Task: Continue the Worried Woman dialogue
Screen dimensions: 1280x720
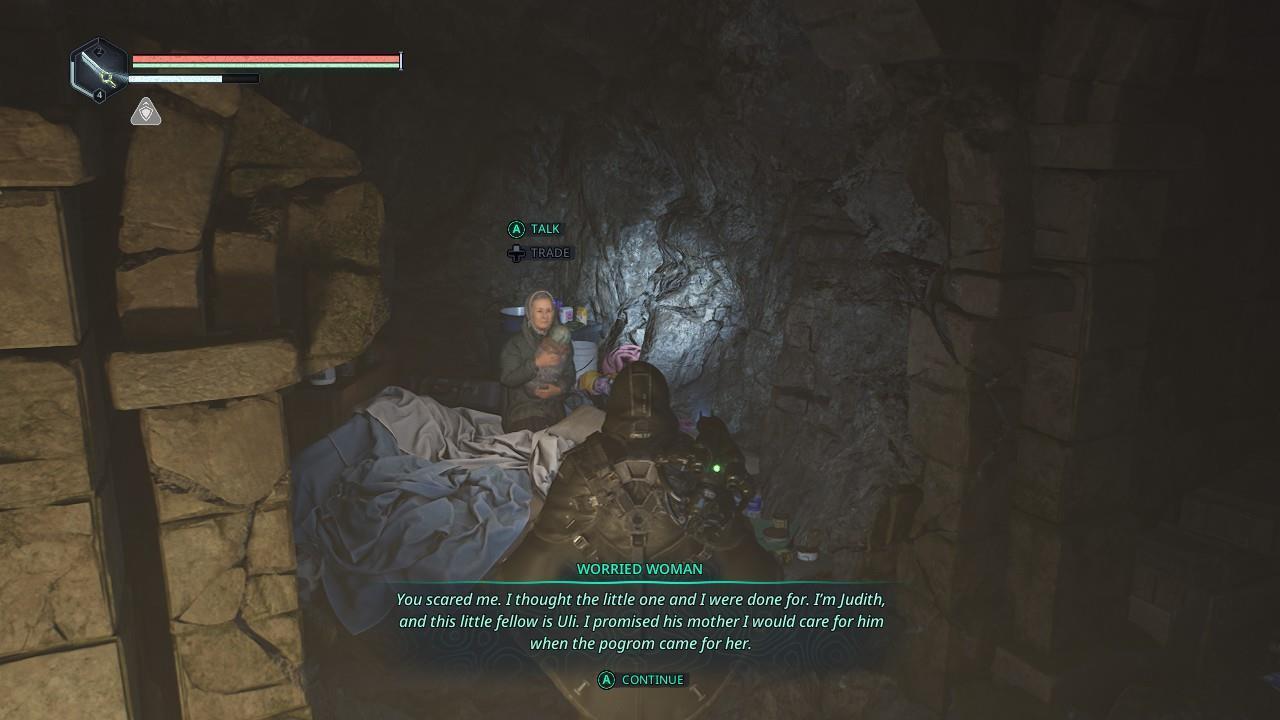Action: [x=642, y=680]
